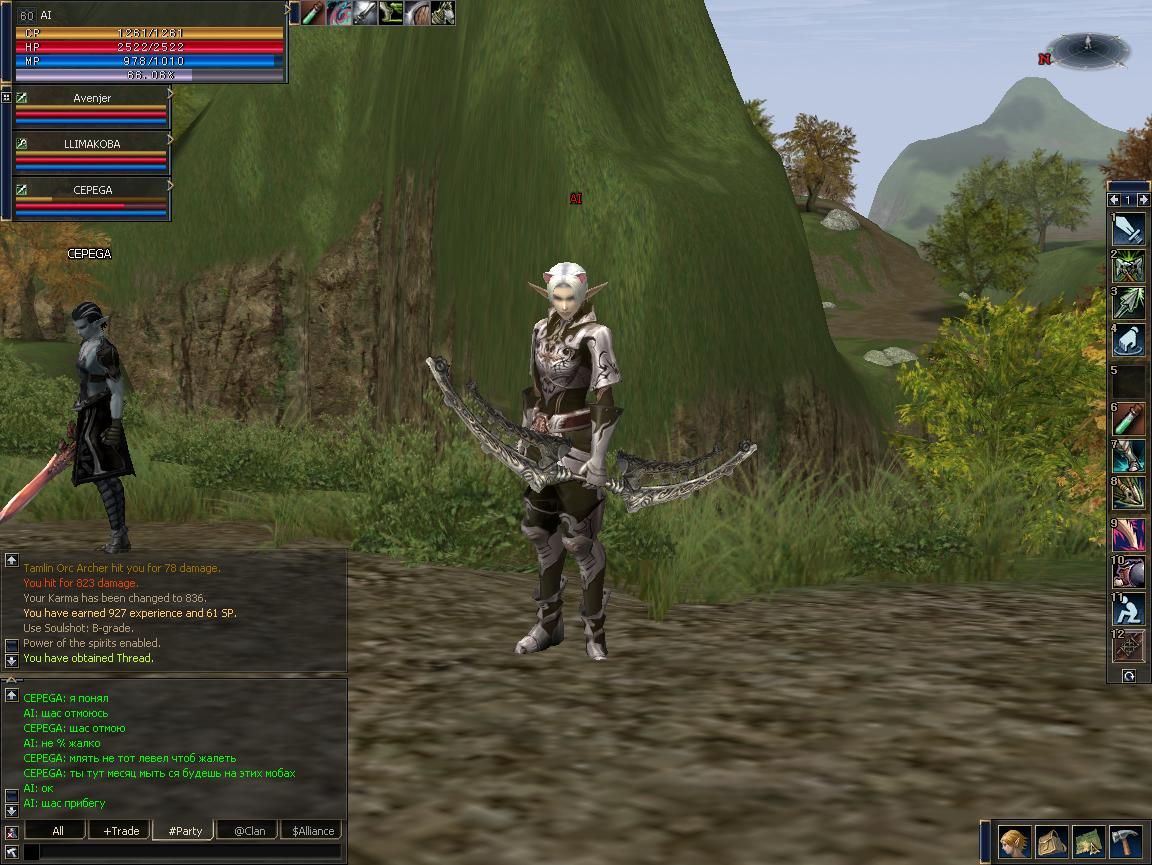Image resolution: width=1152 pixels, height=865 pixels.
Task: Switch to the #Party chat tab
Action: point(185,831)
